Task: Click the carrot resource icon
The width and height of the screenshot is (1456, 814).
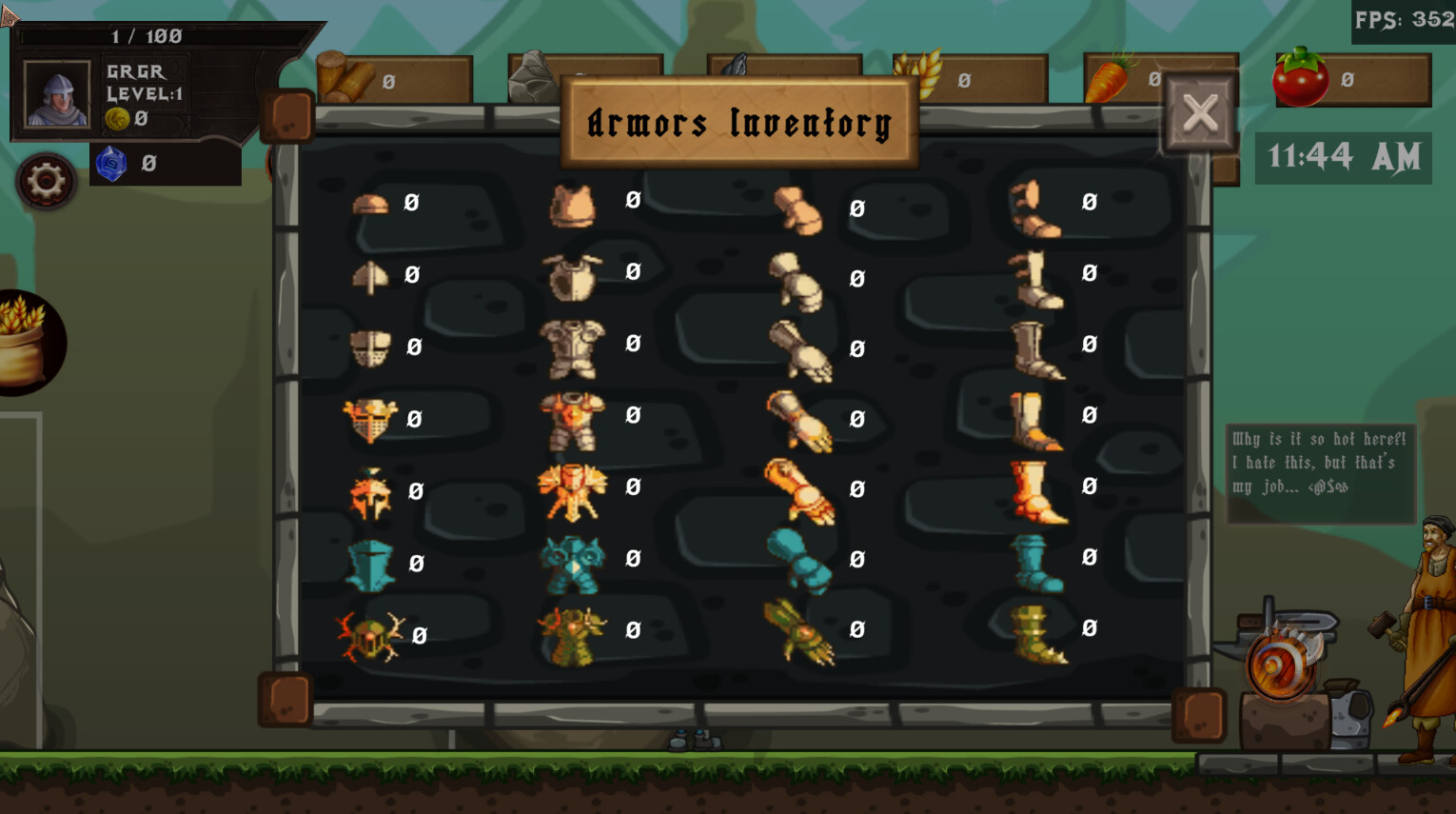Action: [x=1110, y=78]
